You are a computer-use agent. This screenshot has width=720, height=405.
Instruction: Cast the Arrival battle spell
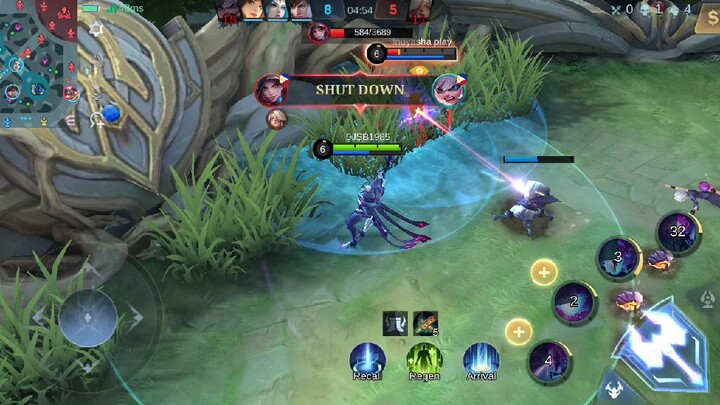pyautogui.click(x=481, y=359)
